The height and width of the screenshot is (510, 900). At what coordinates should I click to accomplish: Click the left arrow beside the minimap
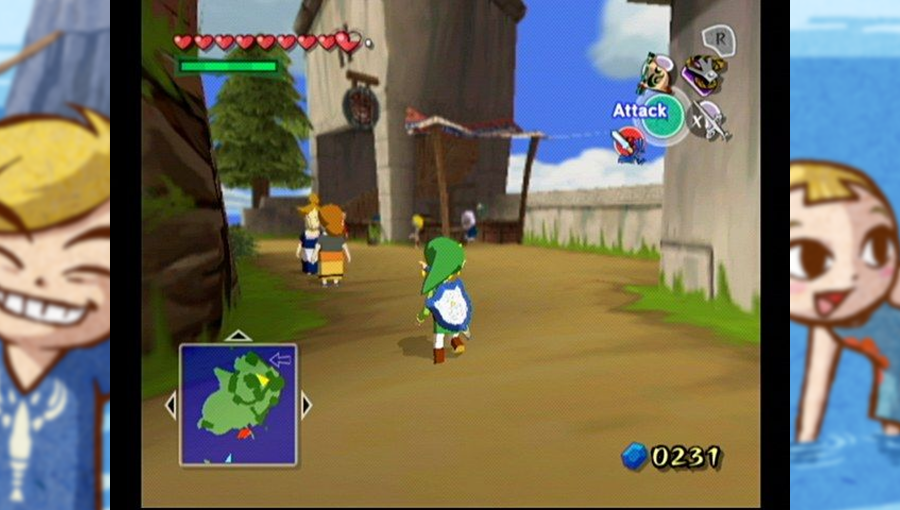tap(170, 405)
